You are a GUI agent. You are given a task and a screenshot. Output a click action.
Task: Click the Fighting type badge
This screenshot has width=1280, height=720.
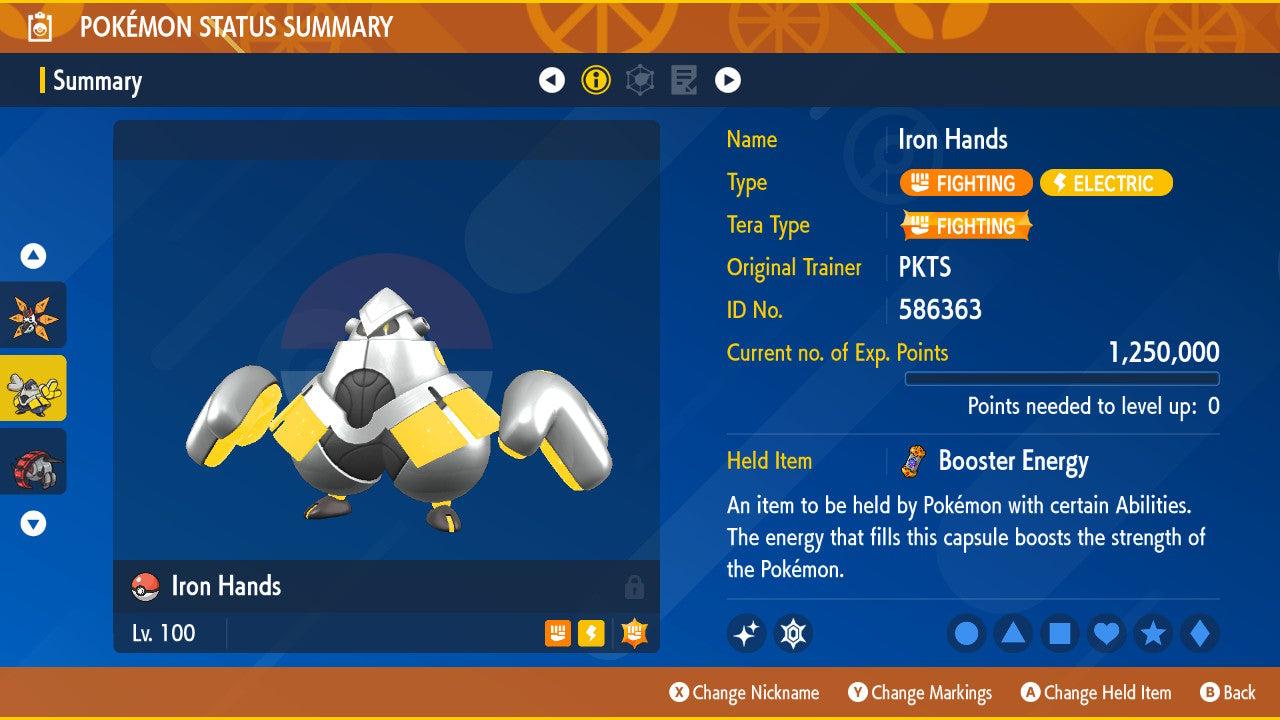[x=965, y=183]
